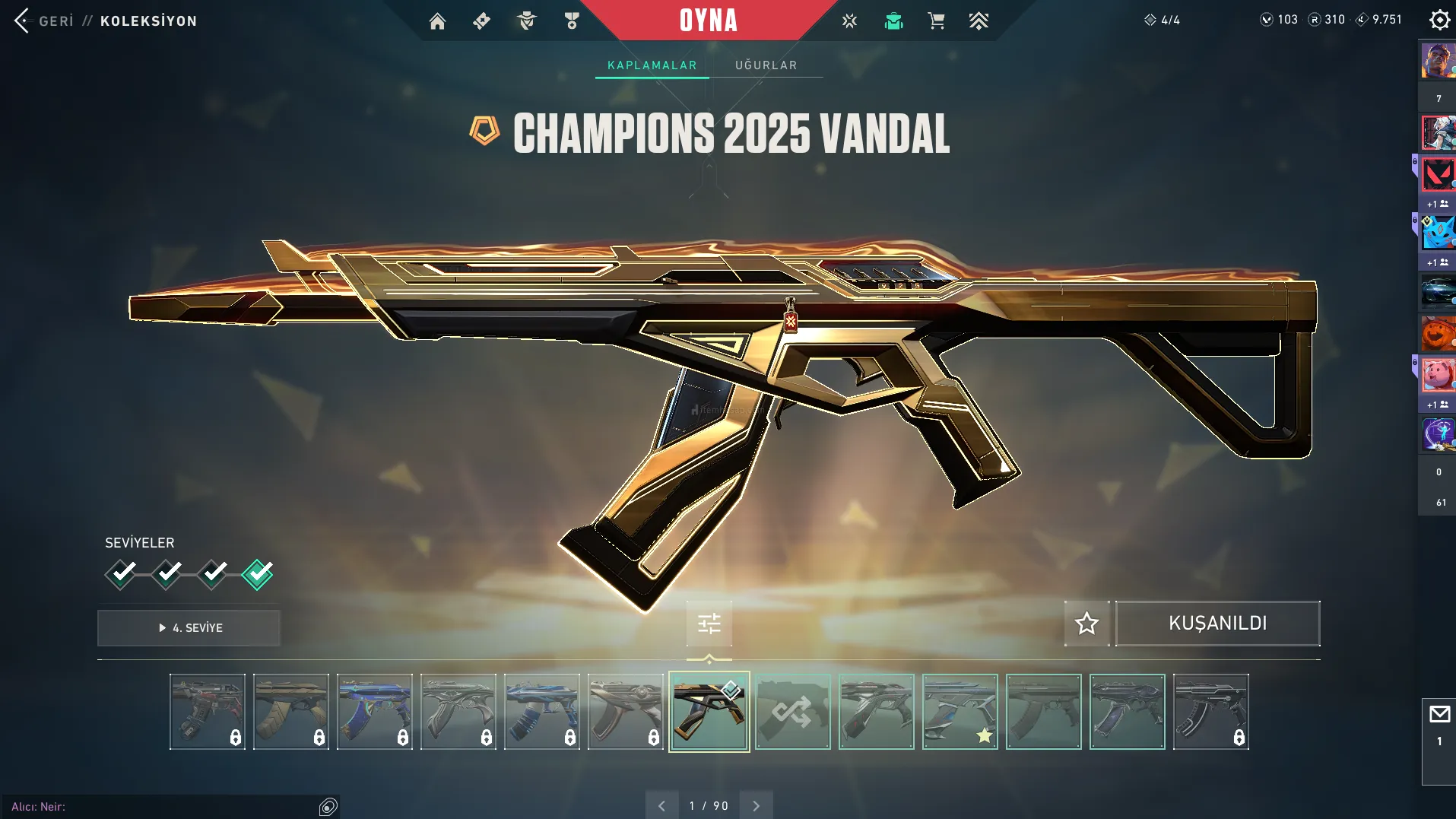Open the mail envelope inbox
Viewport: 1456px width, 819px height.
(x=1439, y=715)
